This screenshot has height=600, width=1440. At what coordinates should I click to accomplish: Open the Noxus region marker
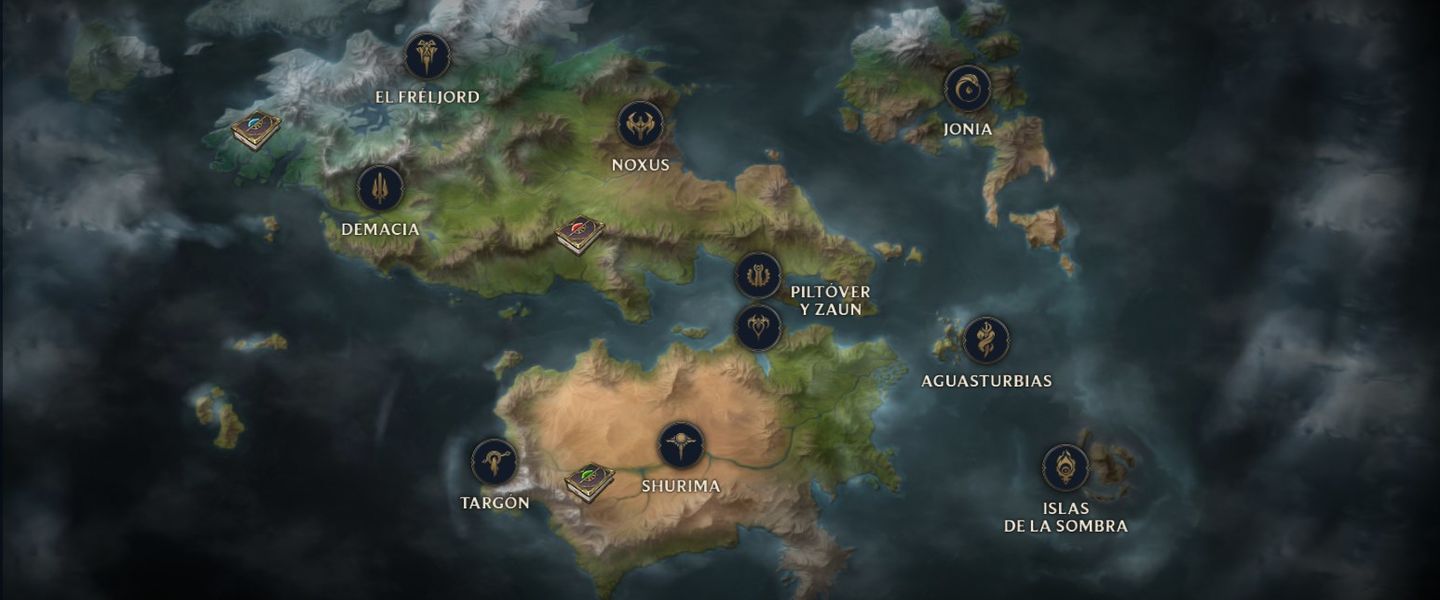click(640, 125)
